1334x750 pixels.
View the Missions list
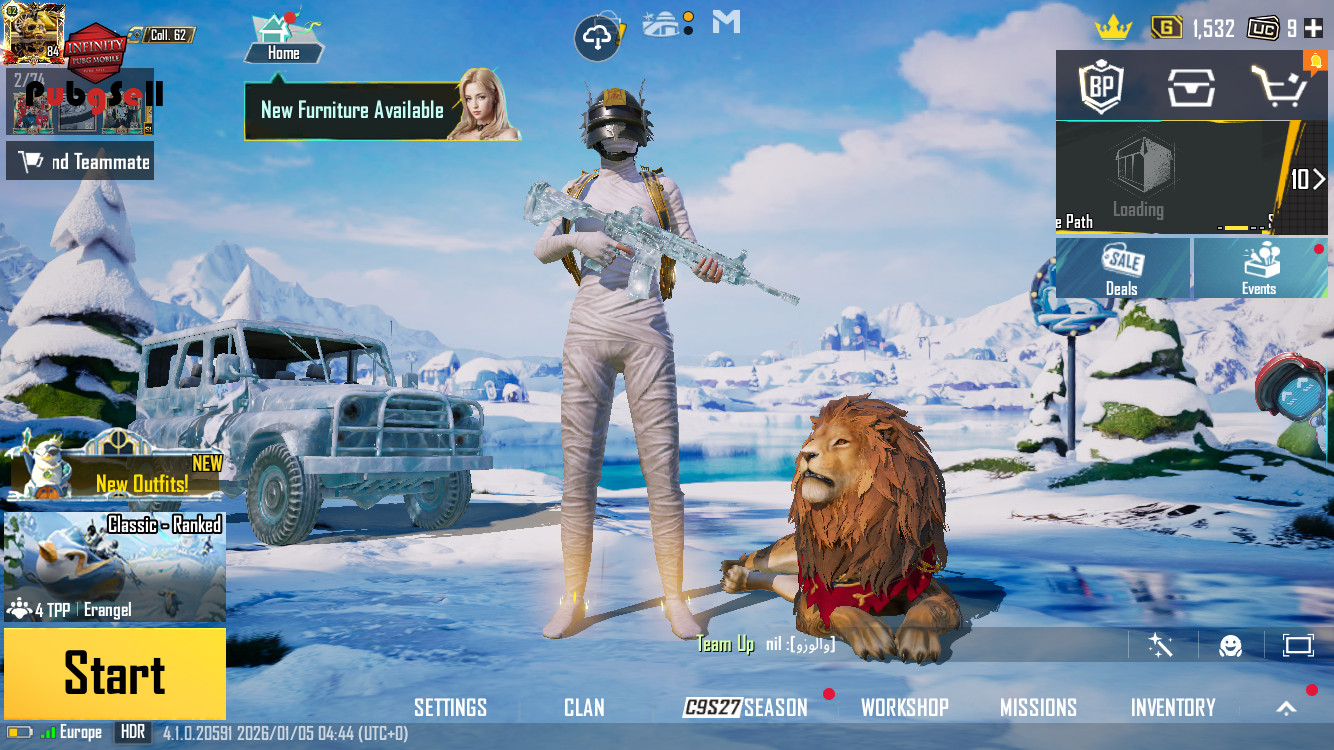click(x=1038, y=708)
